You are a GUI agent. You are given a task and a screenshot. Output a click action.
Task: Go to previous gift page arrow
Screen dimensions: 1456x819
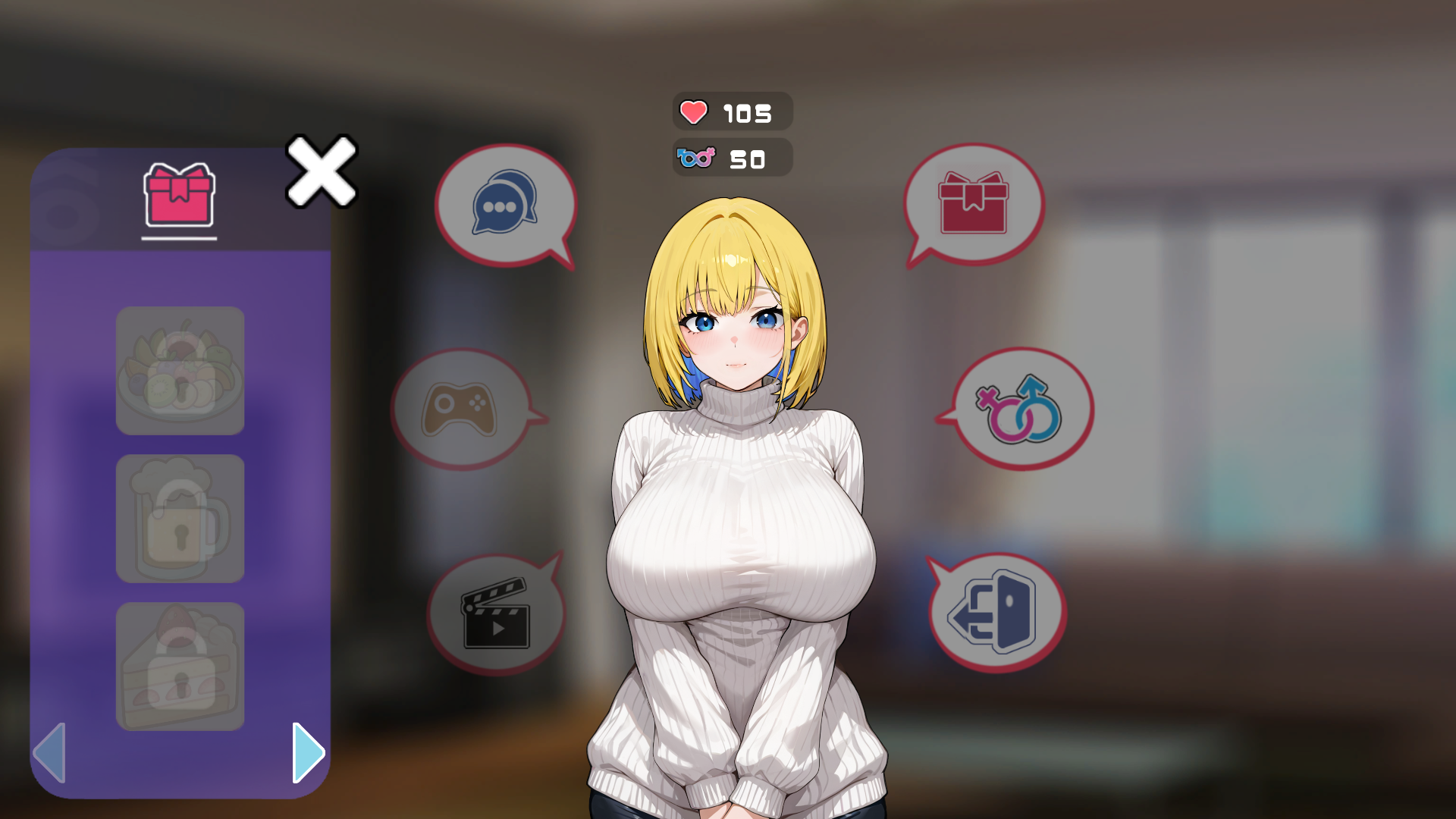pos(50,752)
